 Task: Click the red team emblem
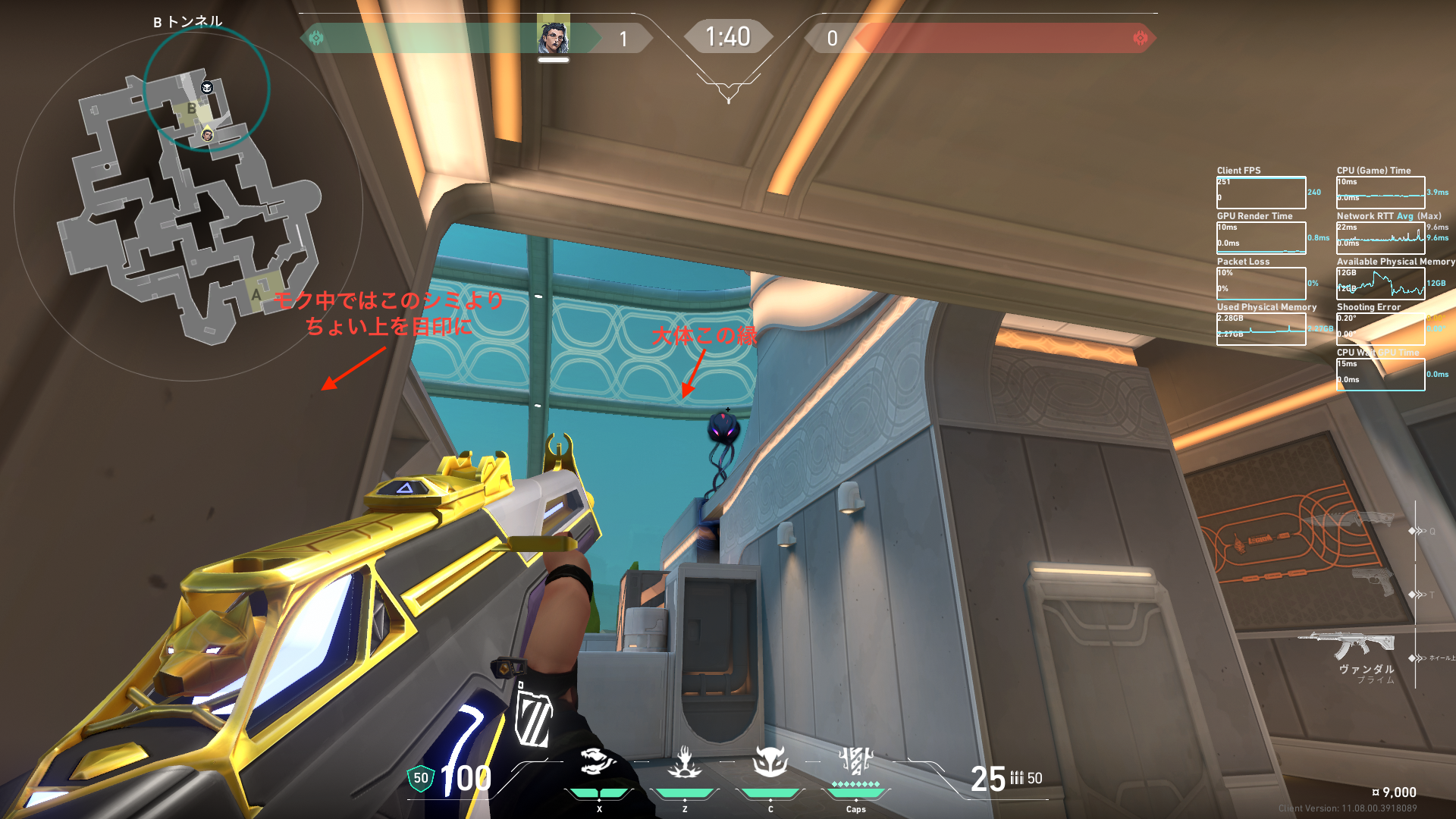(x=1140, y=38)
